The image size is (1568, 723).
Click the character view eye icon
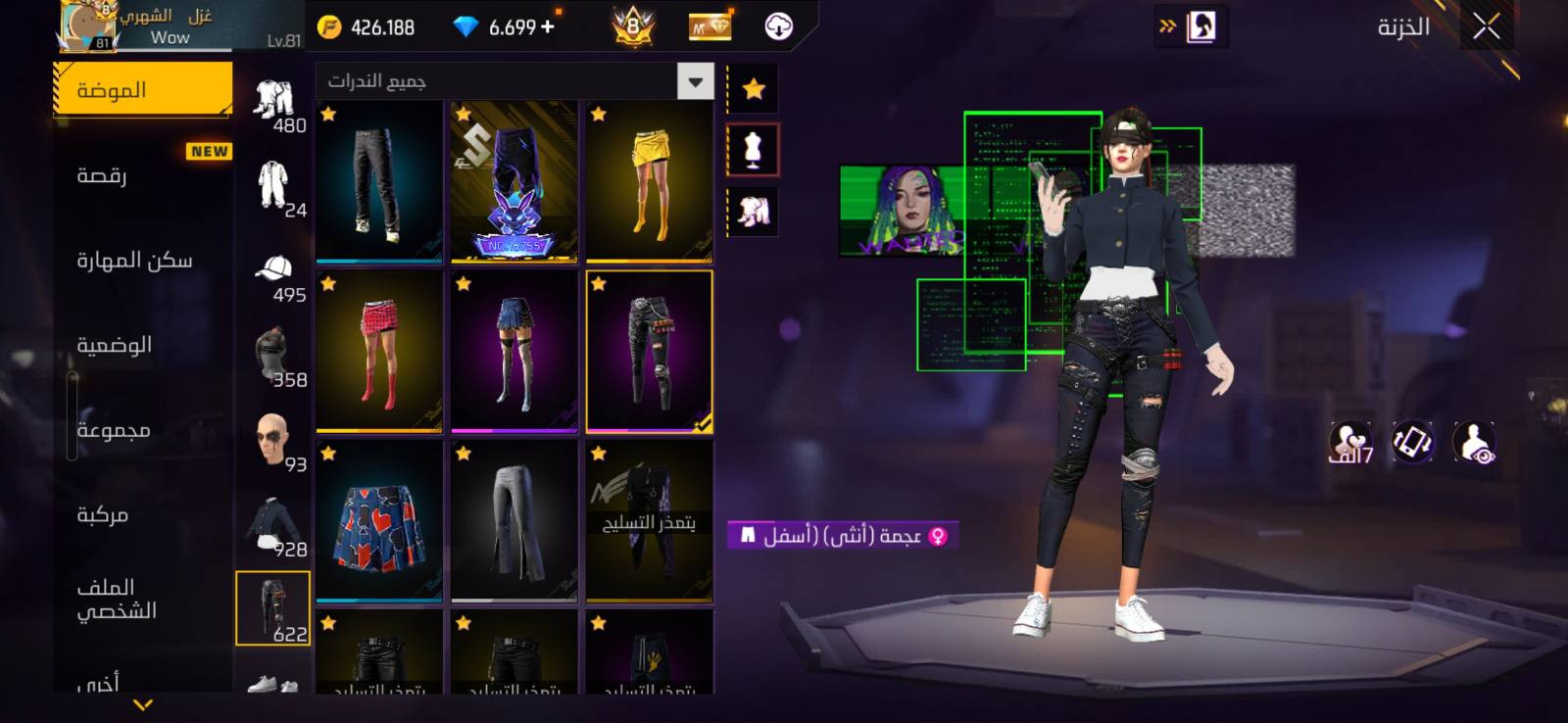1475,443
